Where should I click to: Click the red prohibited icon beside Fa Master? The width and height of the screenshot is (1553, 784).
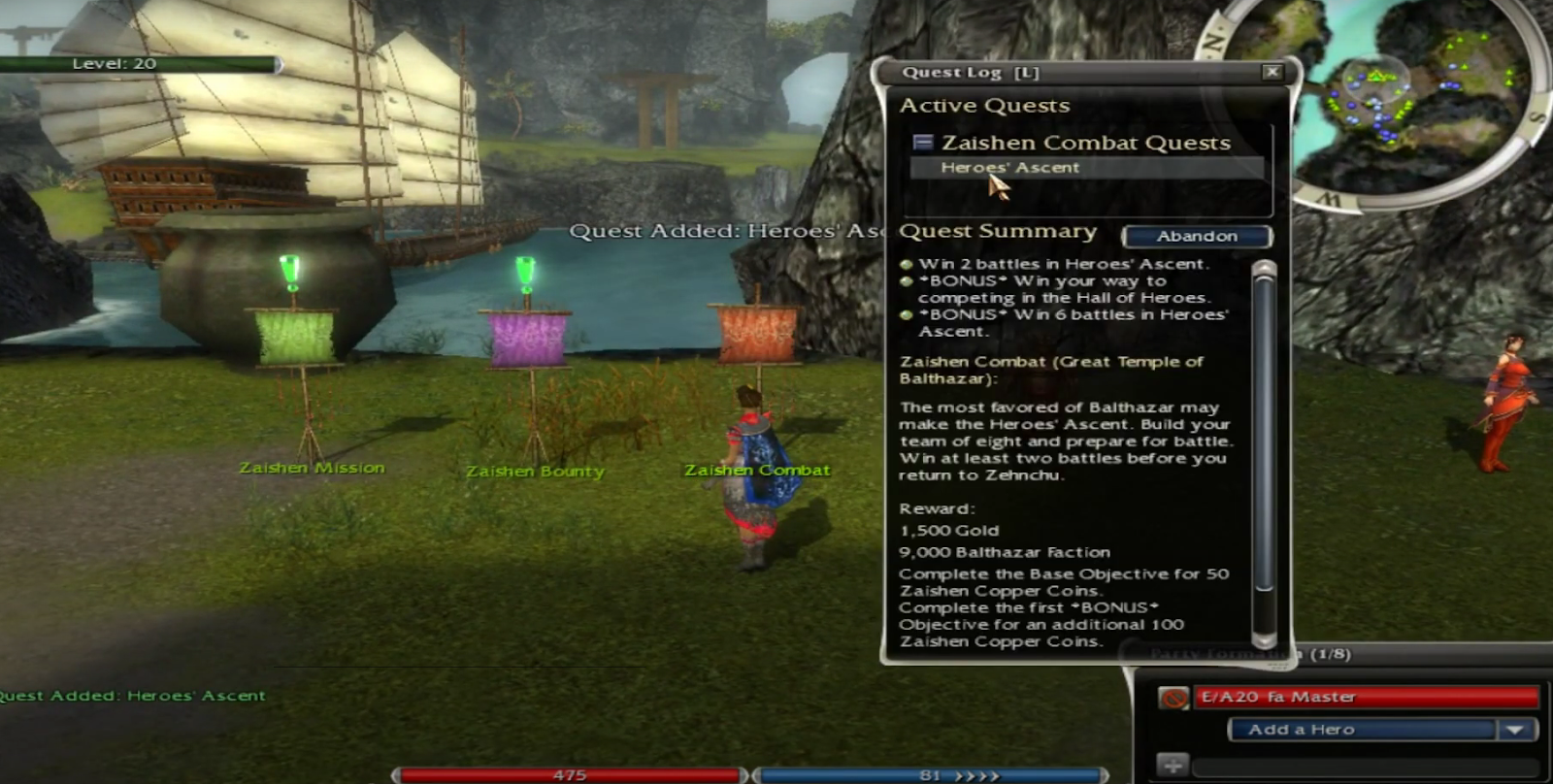click(1173, 698)
